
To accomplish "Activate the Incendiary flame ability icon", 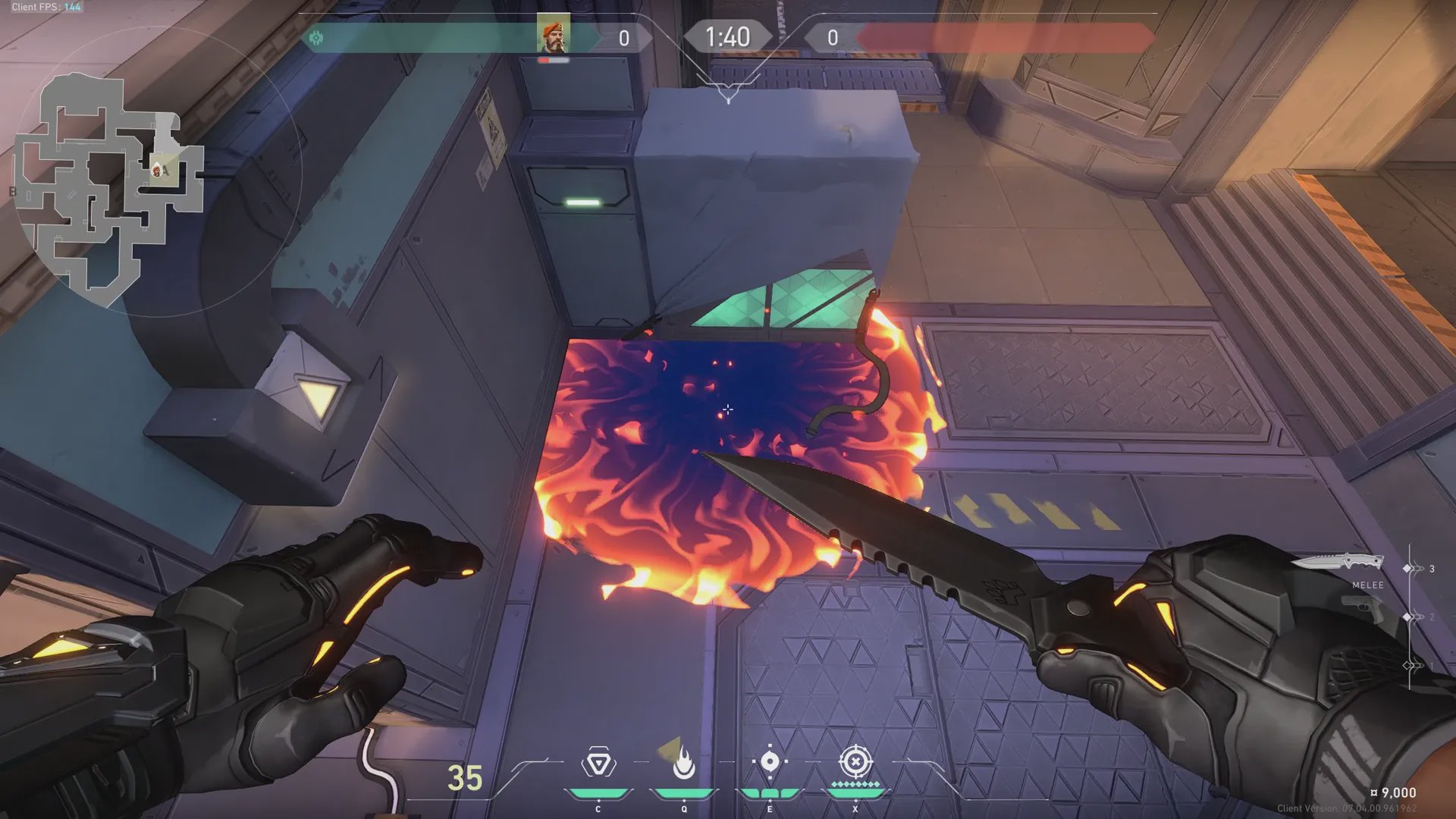I will [683, 763].
